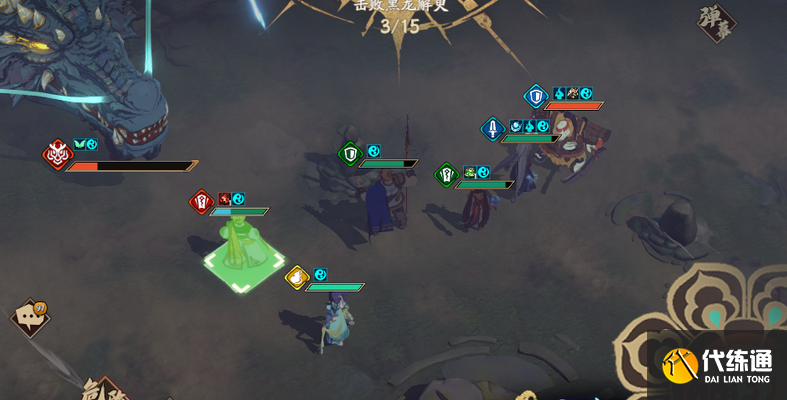Toggle the 弹幕 bullet comments button
Image resolution: width=787 pixels, height=400 pixels.
point(716,22)
